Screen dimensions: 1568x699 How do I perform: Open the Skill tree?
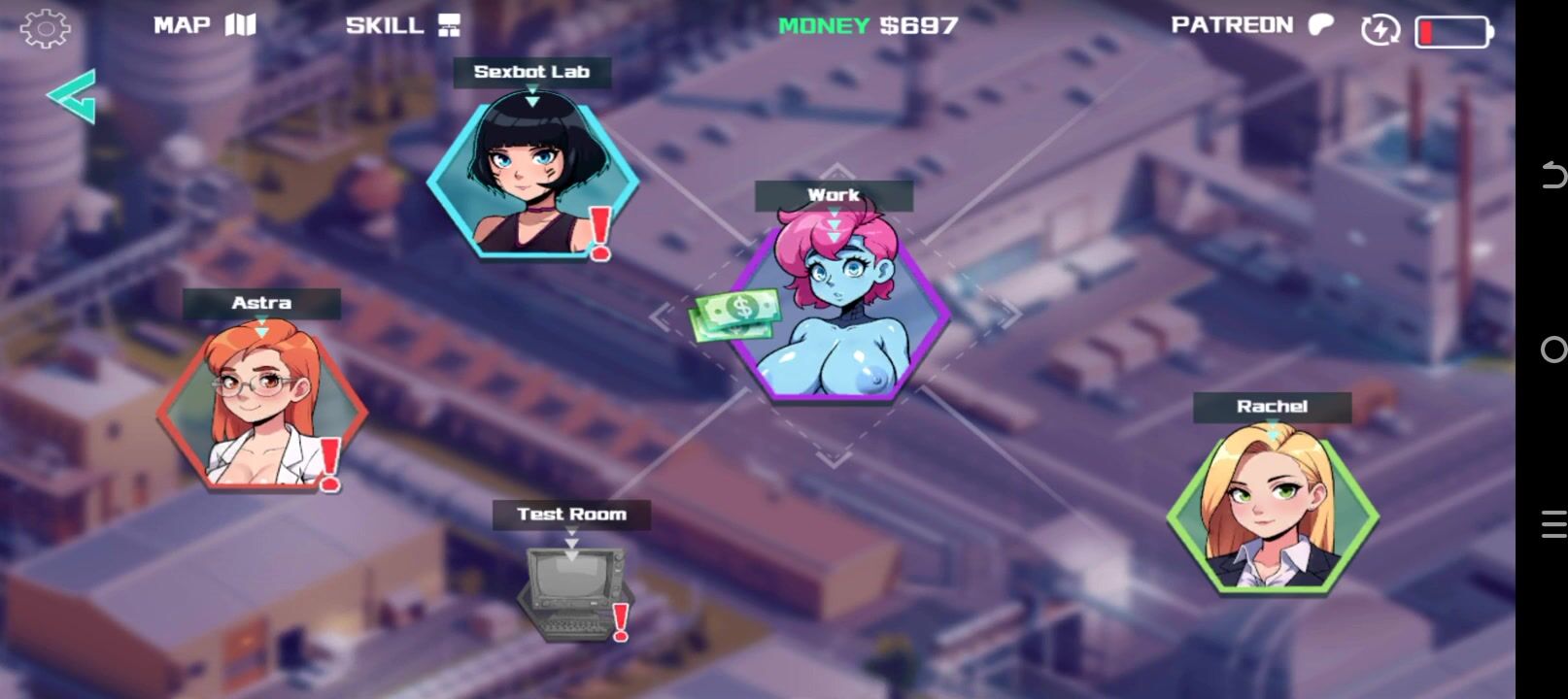[402, 25]
